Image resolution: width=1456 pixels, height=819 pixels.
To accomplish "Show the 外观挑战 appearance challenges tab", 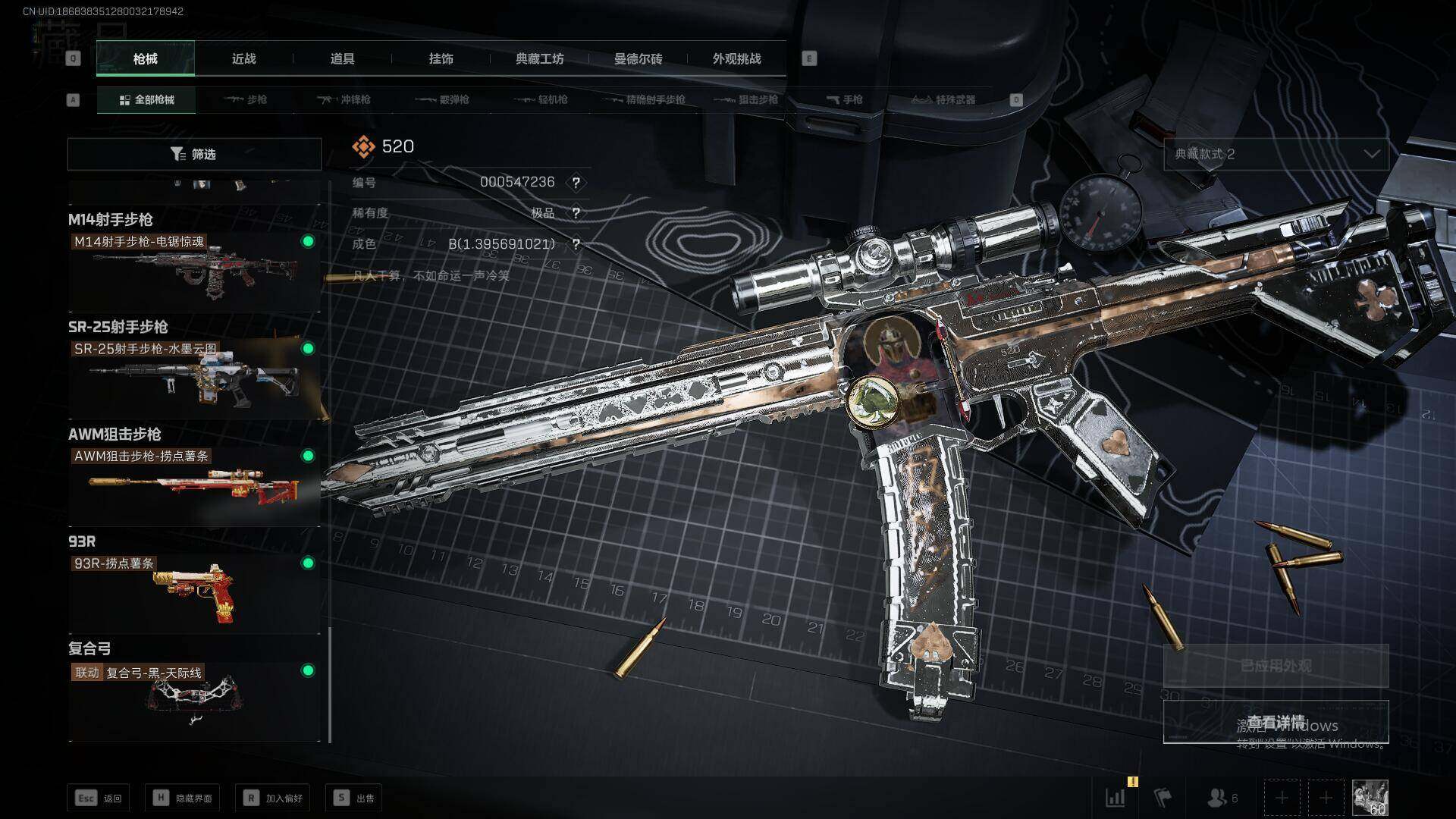I will 736,59.
